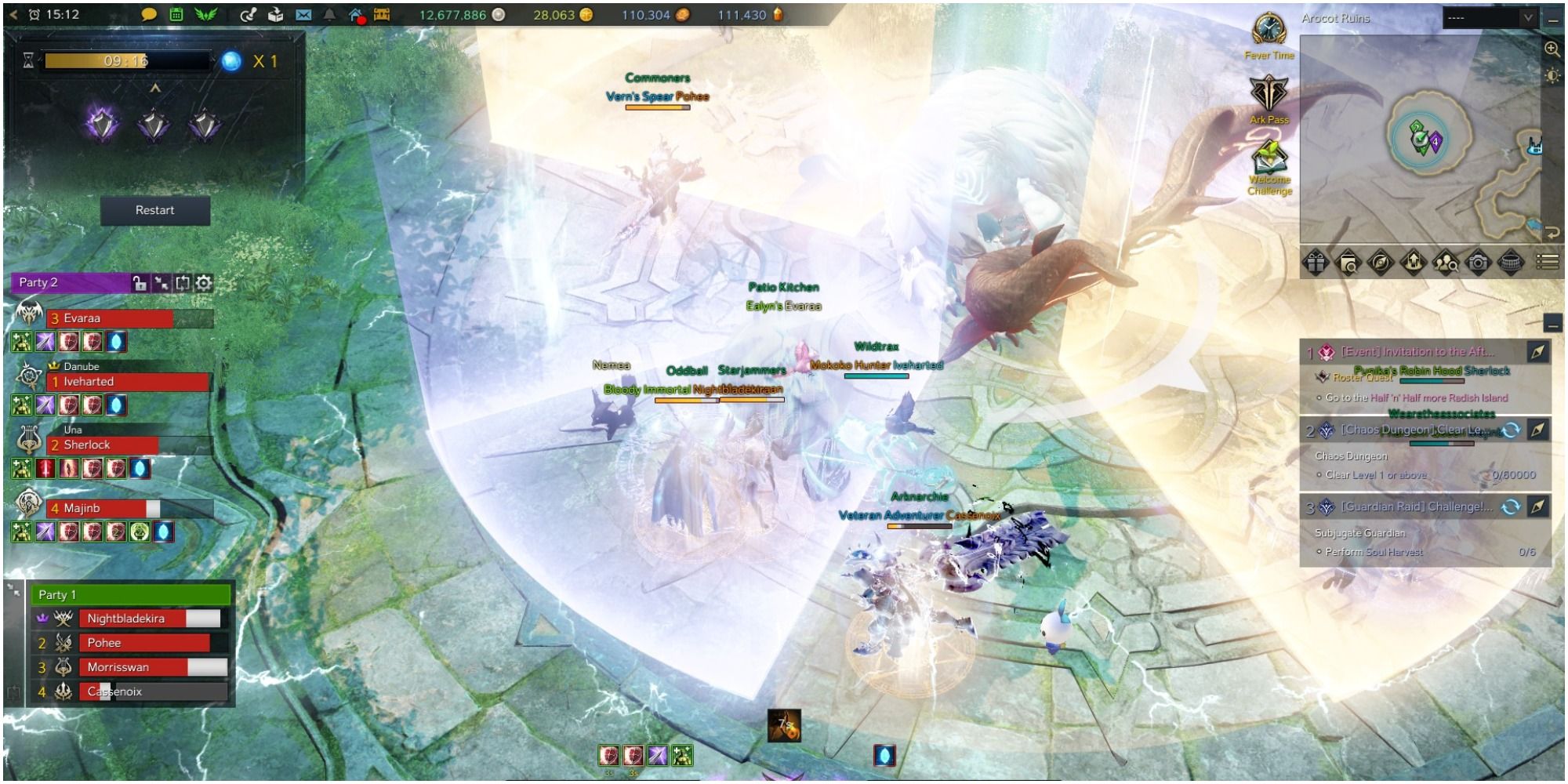1568x784 pixels.
Task: Open the in-game mail envelope
Action: pyautogui.click(x=305, y=13)
